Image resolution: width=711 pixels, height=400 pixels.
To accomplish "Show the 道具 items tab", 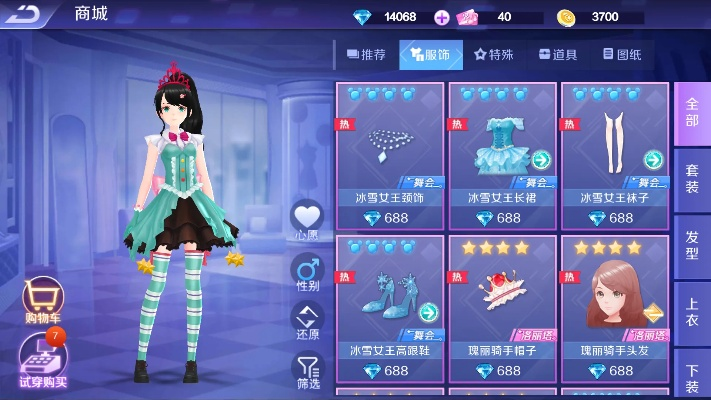I will 558,55.
